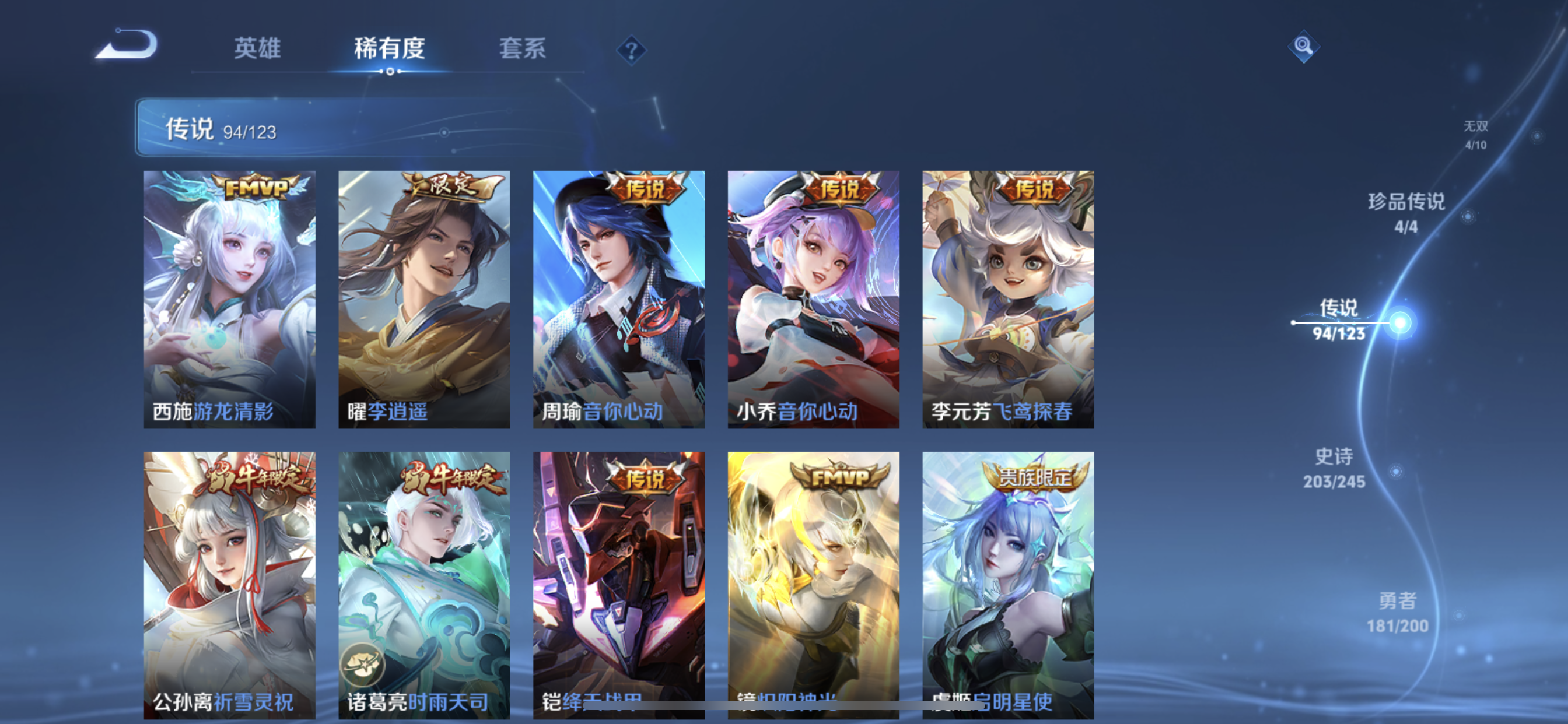Choose the 曜 李逍遥 skin card

424,299
